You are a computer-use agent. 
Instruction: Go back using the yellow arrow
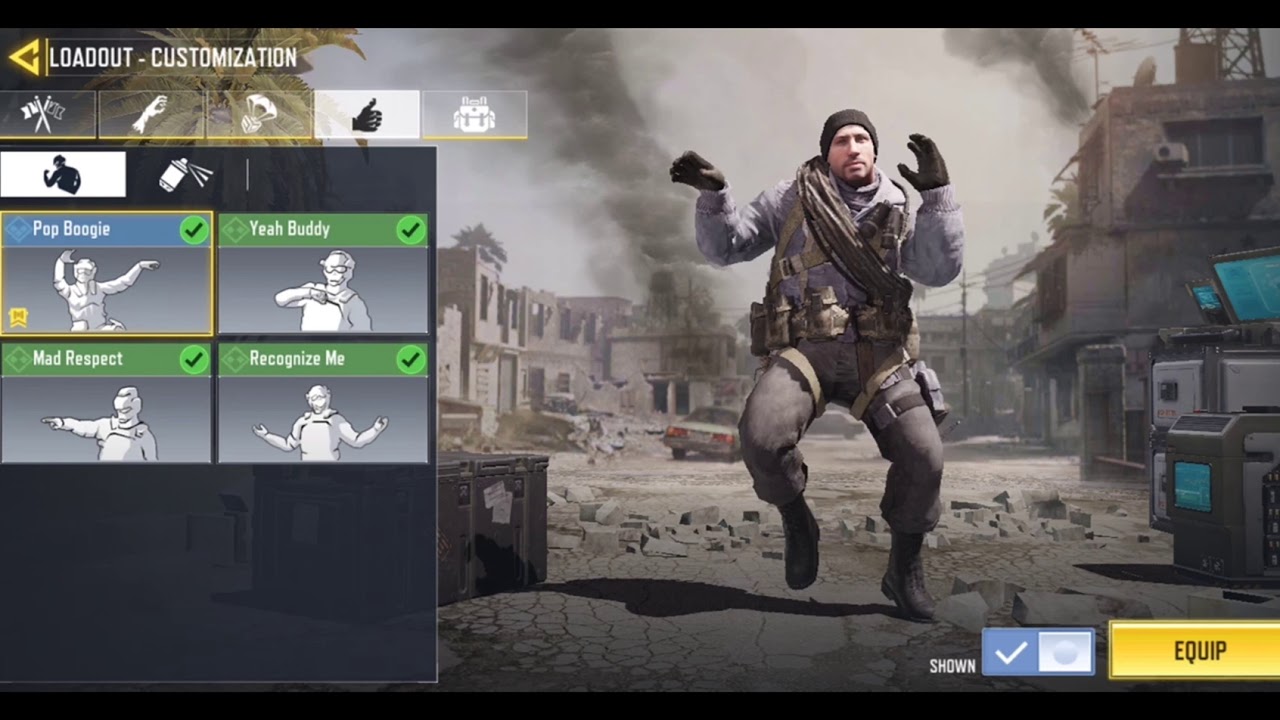coord(24,57)
